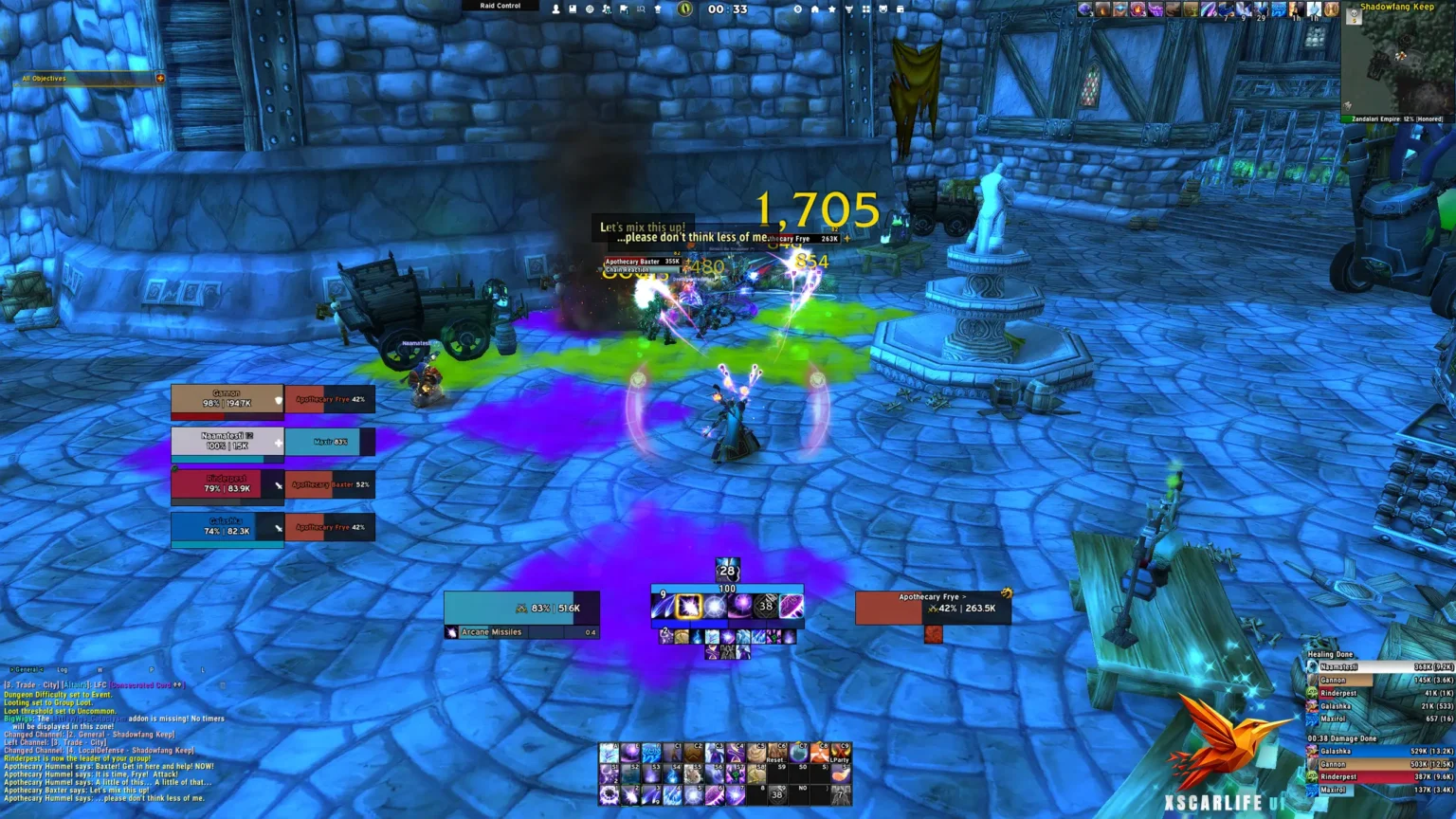Open the spellbook icon on top bar

point(573,9)
